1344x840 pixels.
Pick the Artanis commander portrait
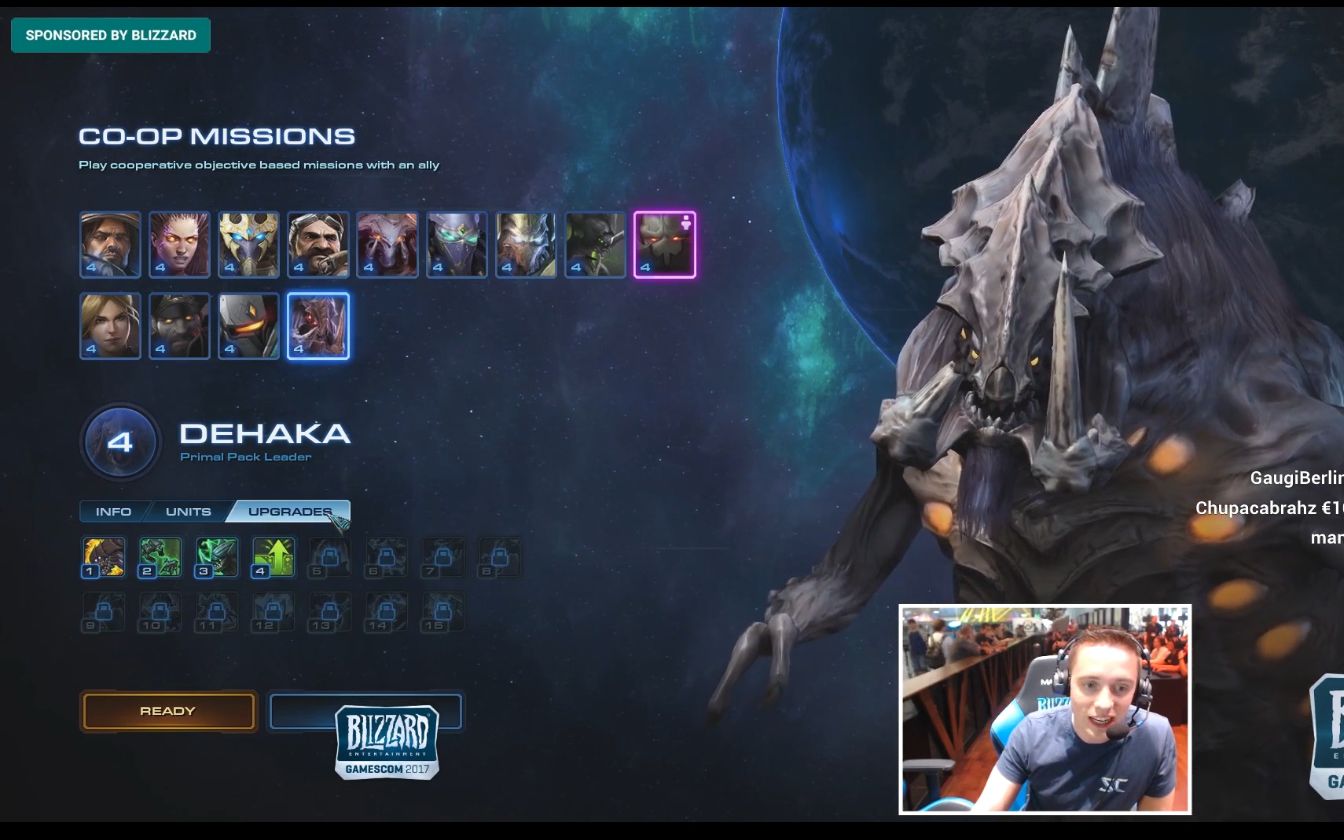pos(249,244)
